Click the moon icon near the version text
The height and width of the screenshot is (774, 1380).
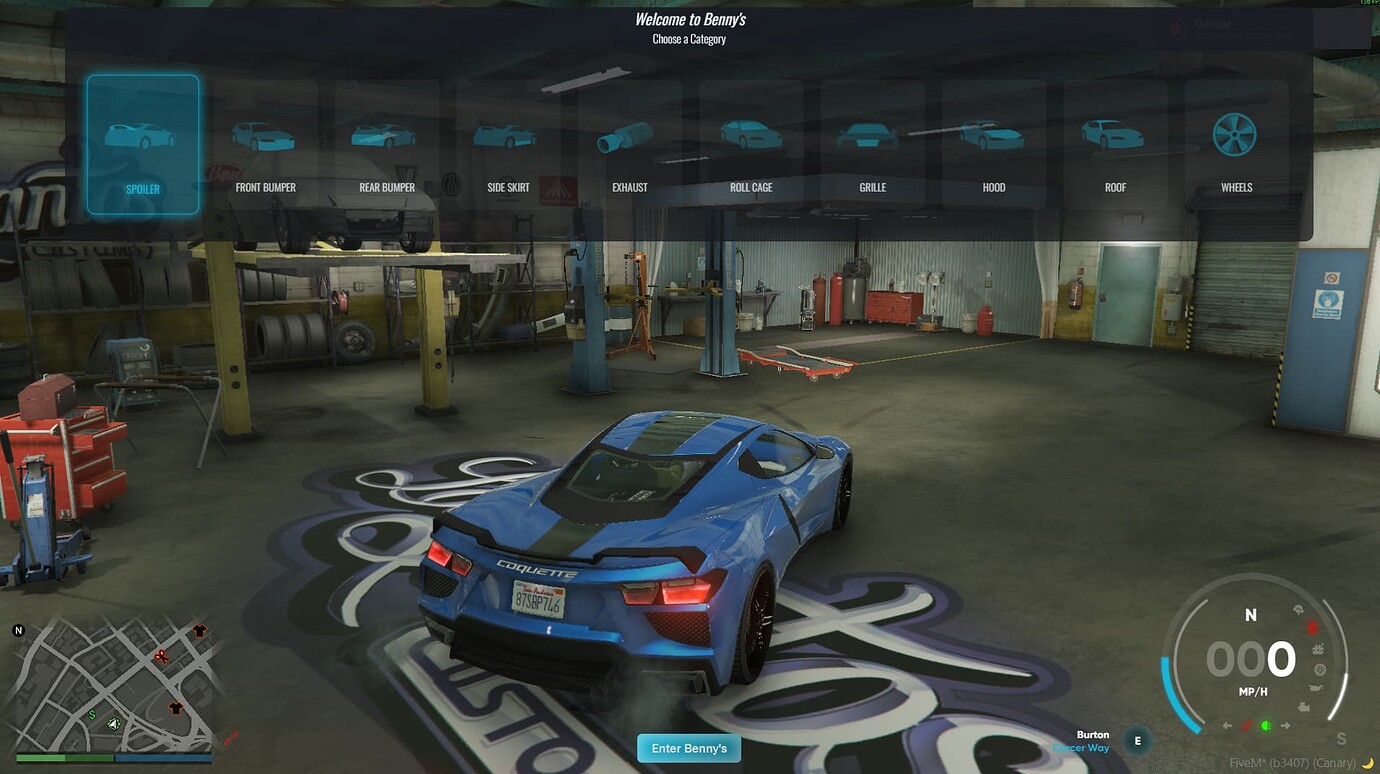pos(1365,762)
